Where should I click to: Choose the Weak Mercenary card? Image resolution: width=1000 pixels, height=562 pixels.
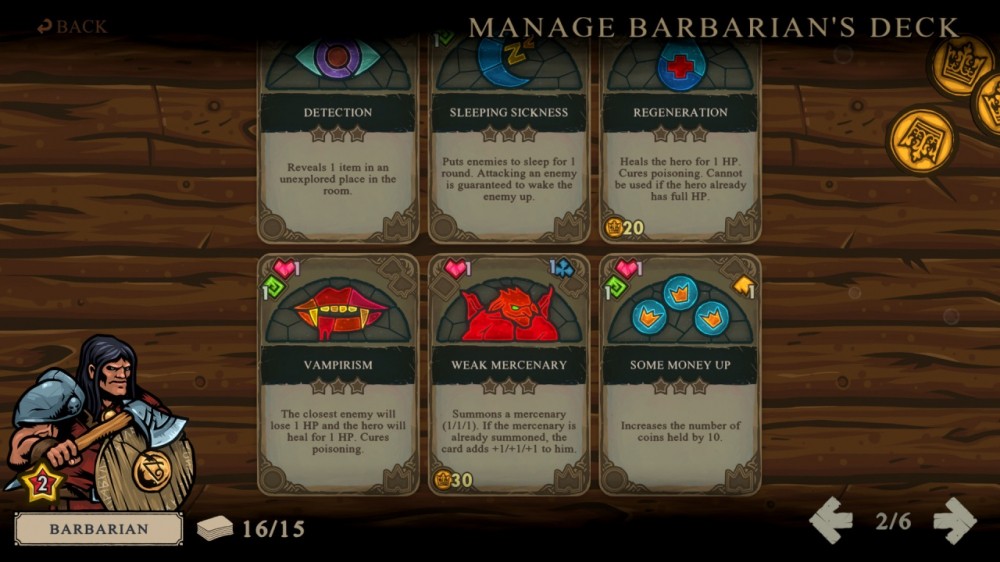(509, 375)
